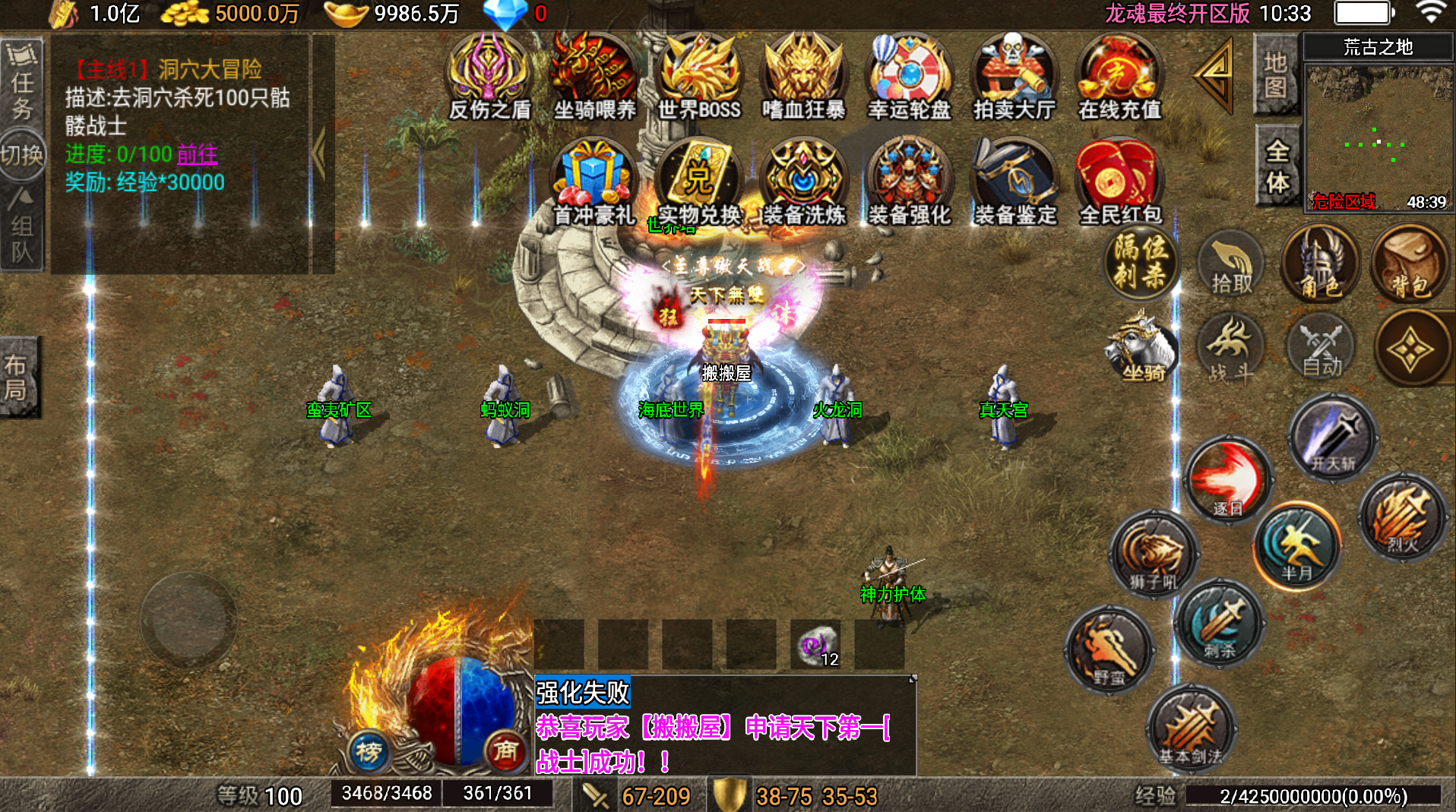The image size is (1456, 812).
Task: Open the 在线充值 recharge shop
Action: pos(1119,77)
